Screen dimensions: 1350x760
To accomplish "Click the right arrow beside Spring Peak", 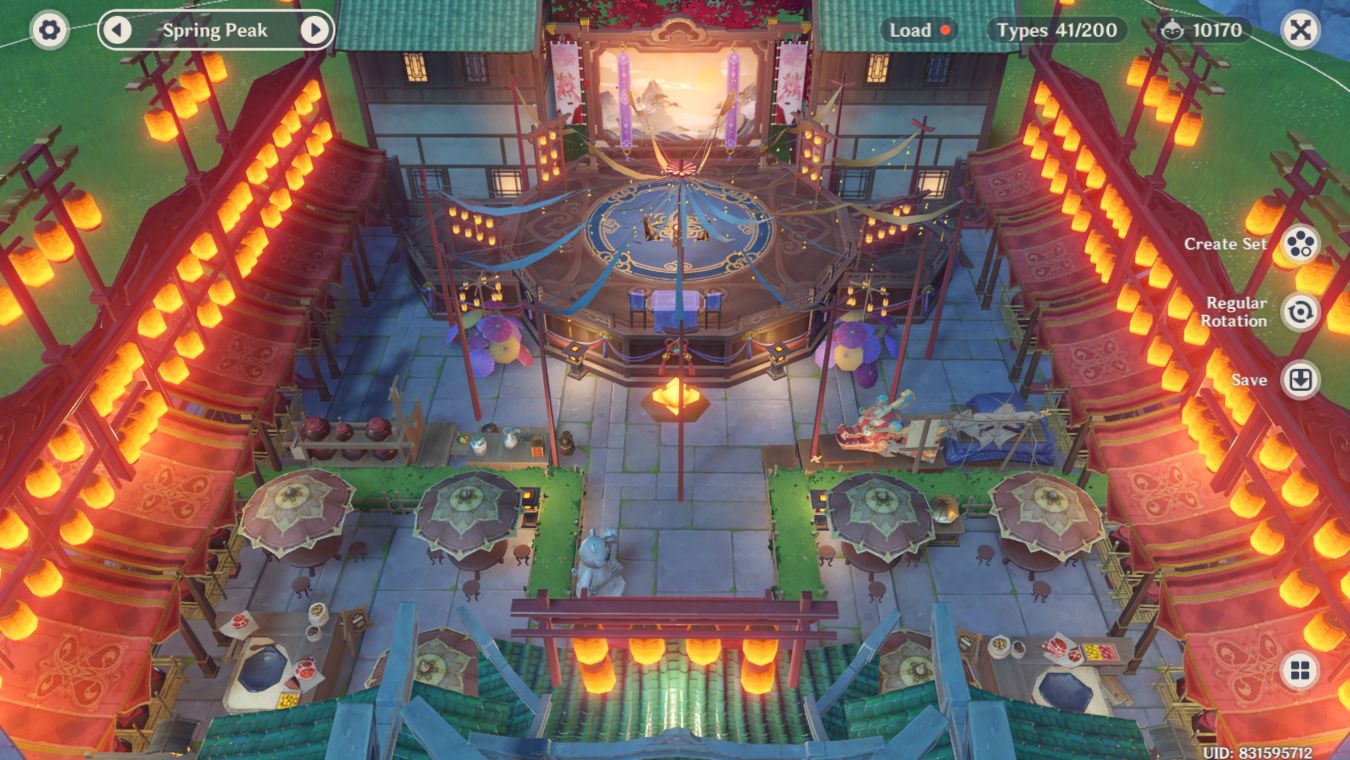I will click(x=316, y=31).
